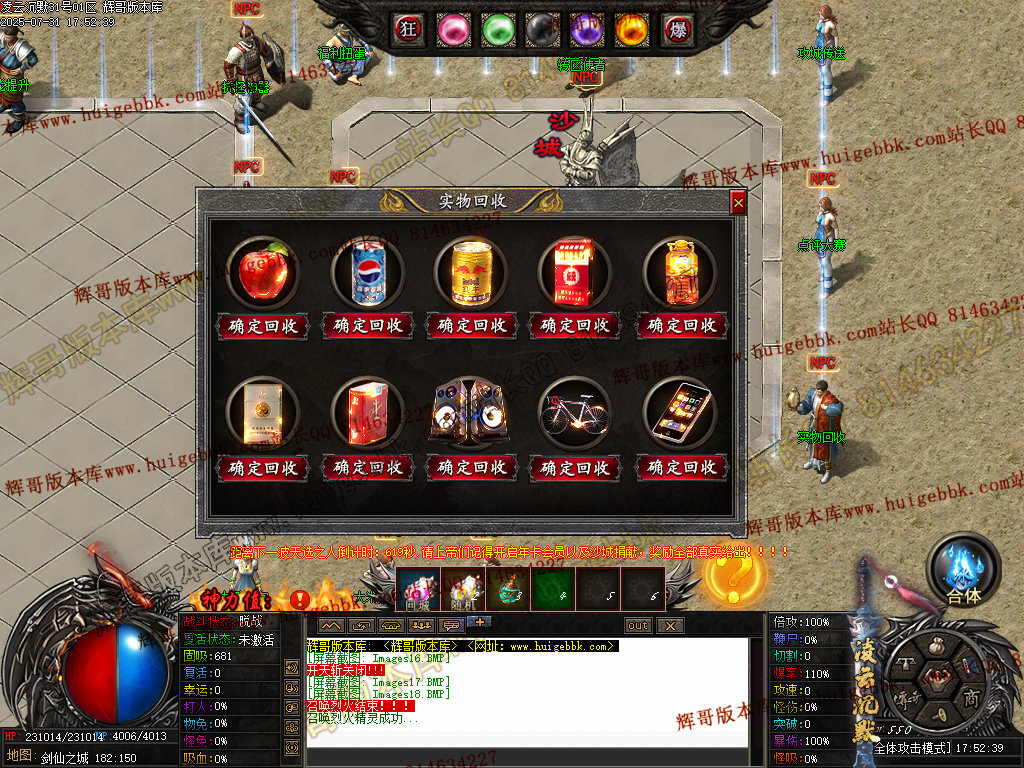This screenshot has height=768, width=1024.
Task: Activate the red 爆 button
Action: coord(677,29)
